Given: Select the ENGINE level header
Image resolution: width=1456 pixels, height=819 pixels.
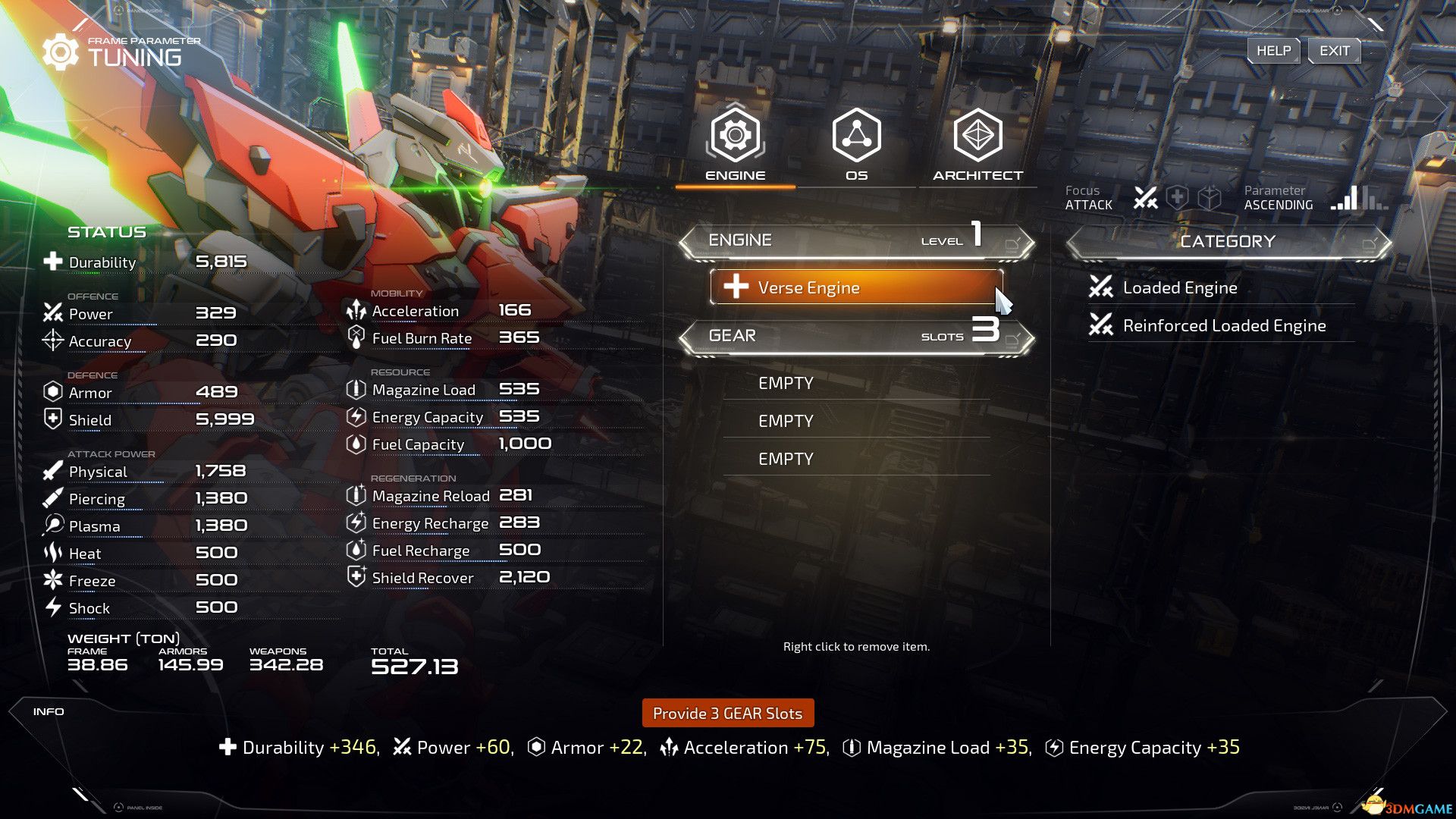Looking at the screenshot, I should pos(856,240).
